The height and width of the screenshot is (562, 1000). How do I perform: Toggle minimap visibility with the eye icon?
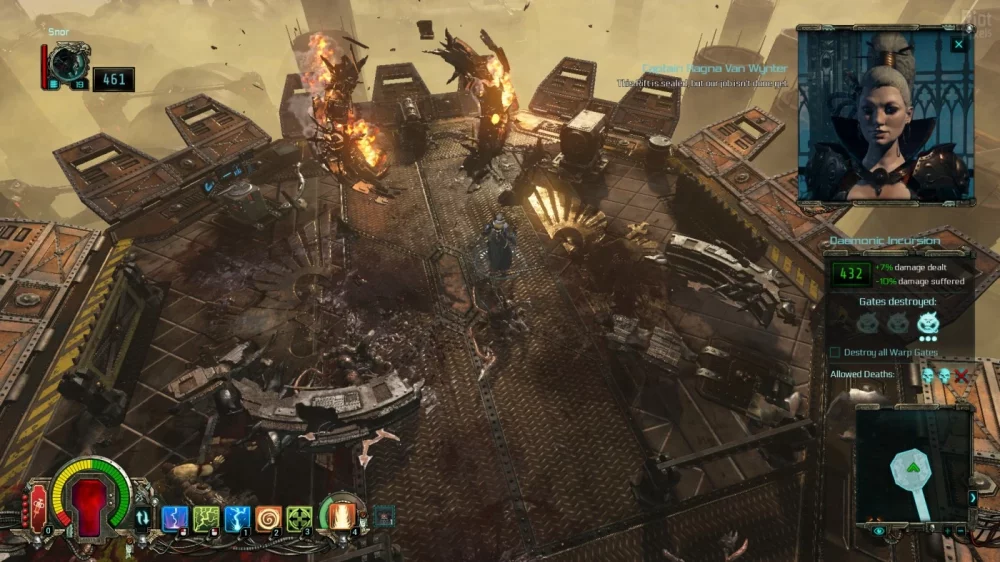point(879,531)
